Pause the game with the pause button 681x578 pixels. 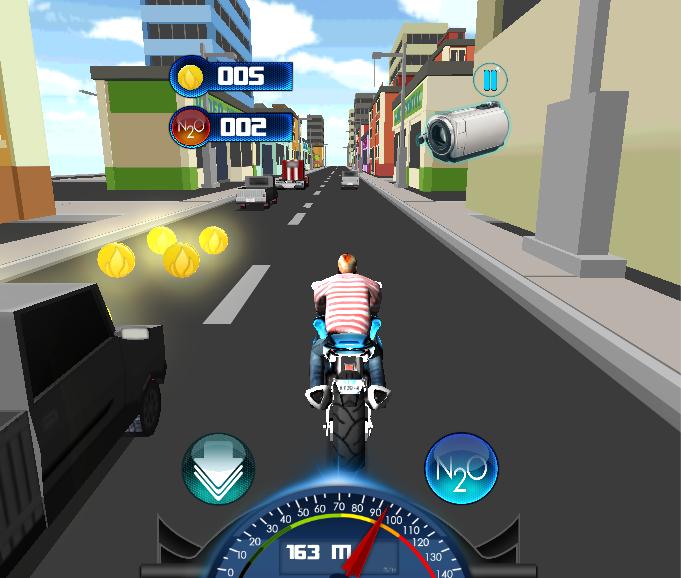point(490,80)
